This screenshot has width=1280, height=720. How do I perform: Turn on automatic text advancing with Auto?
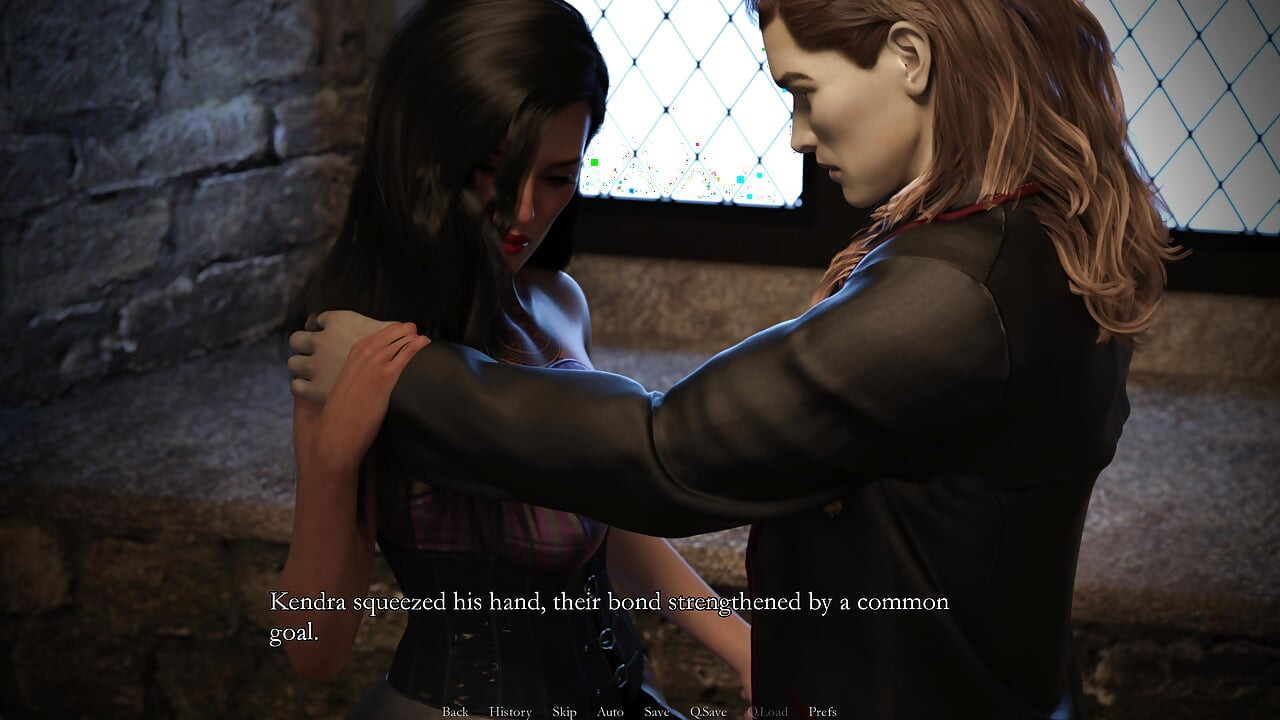tap(609, 711)
